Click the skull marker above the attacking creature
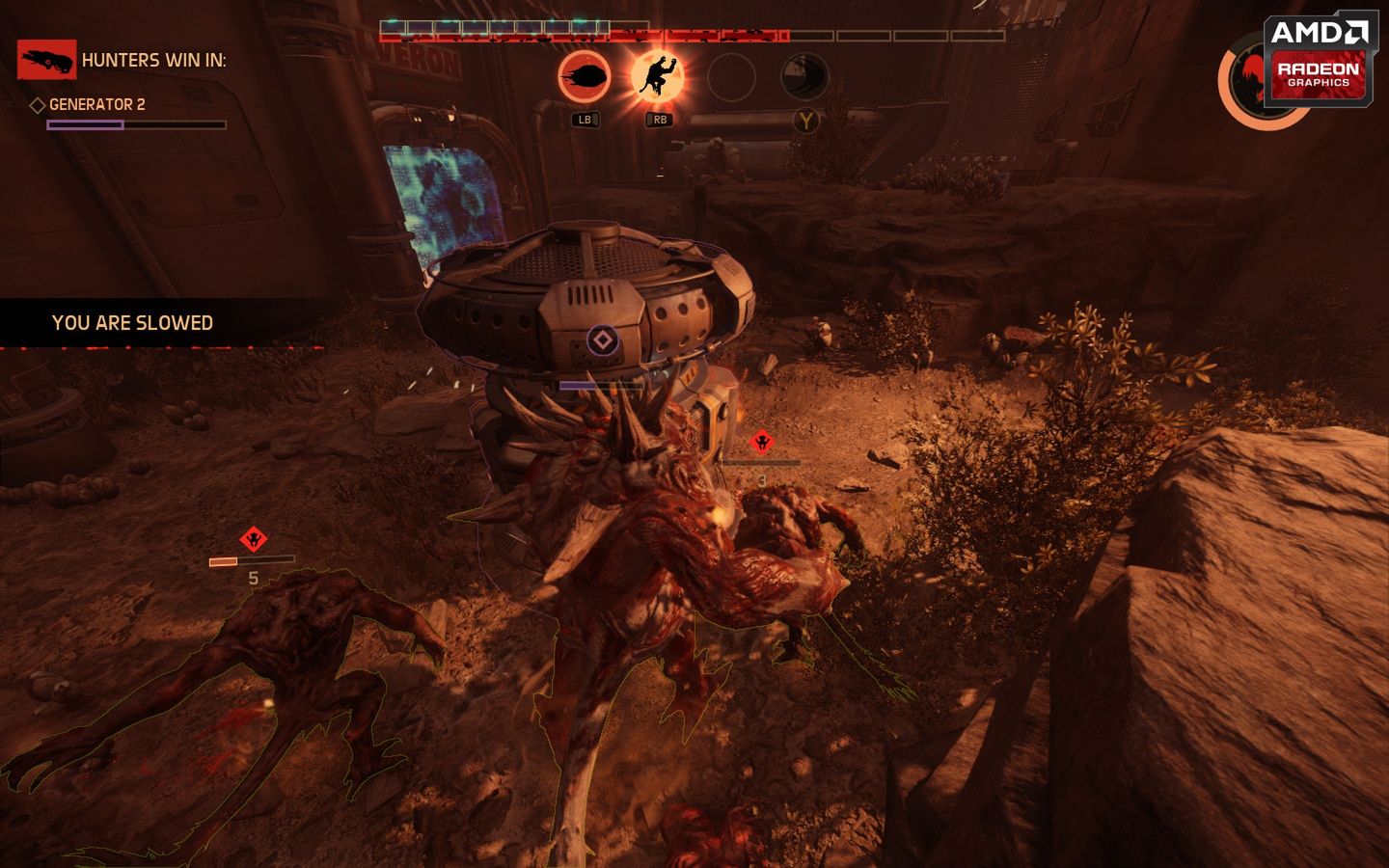 761,440
